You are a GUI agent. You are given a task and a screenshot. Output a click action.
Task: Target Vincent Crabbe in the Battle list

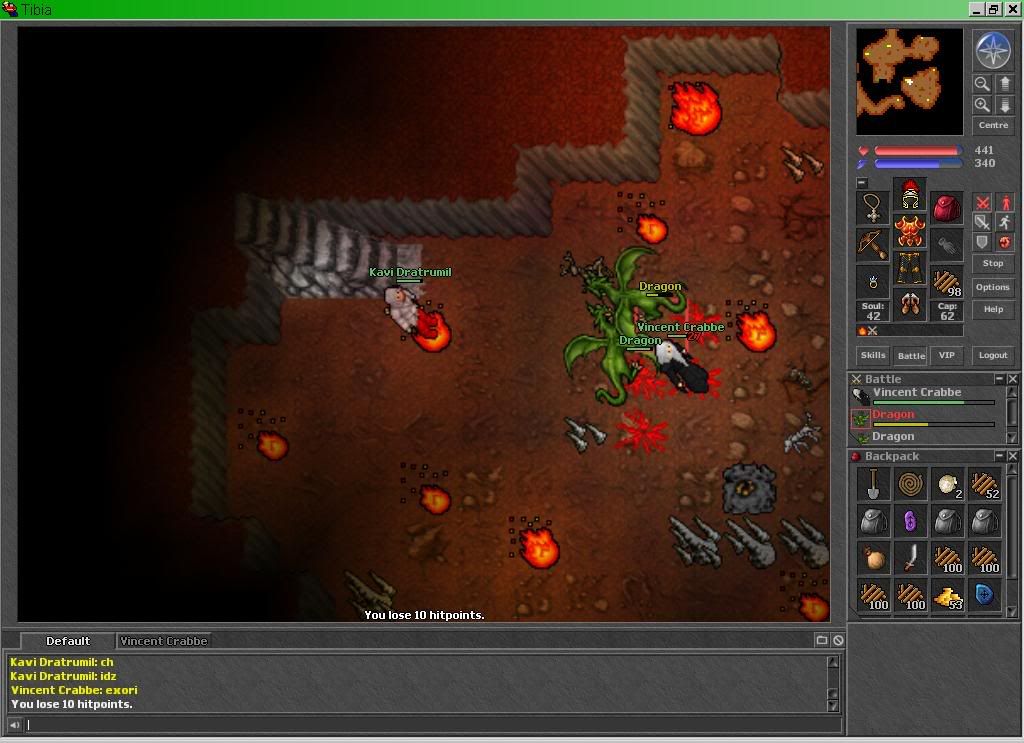click(916, 393)
